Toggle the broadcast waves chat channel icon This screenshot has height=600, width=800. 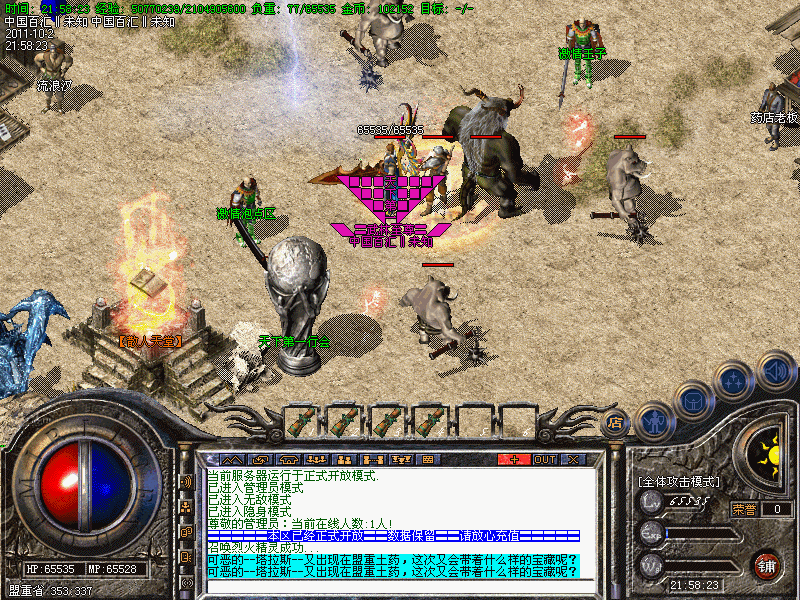tap(186, 482)
